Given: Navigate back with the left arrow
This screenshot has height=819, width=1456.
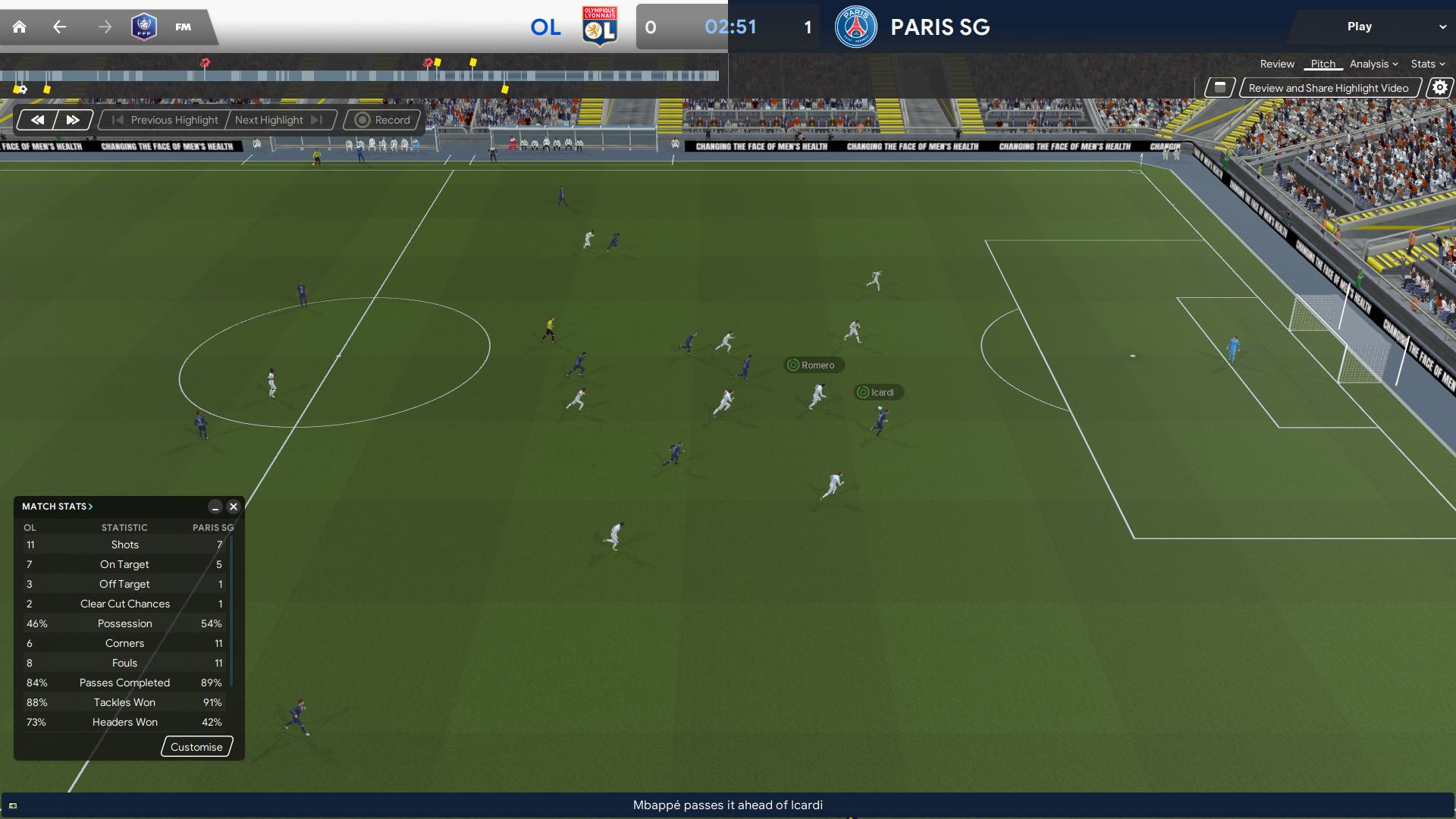Looking at the screenshot, I should coord(59,27).
